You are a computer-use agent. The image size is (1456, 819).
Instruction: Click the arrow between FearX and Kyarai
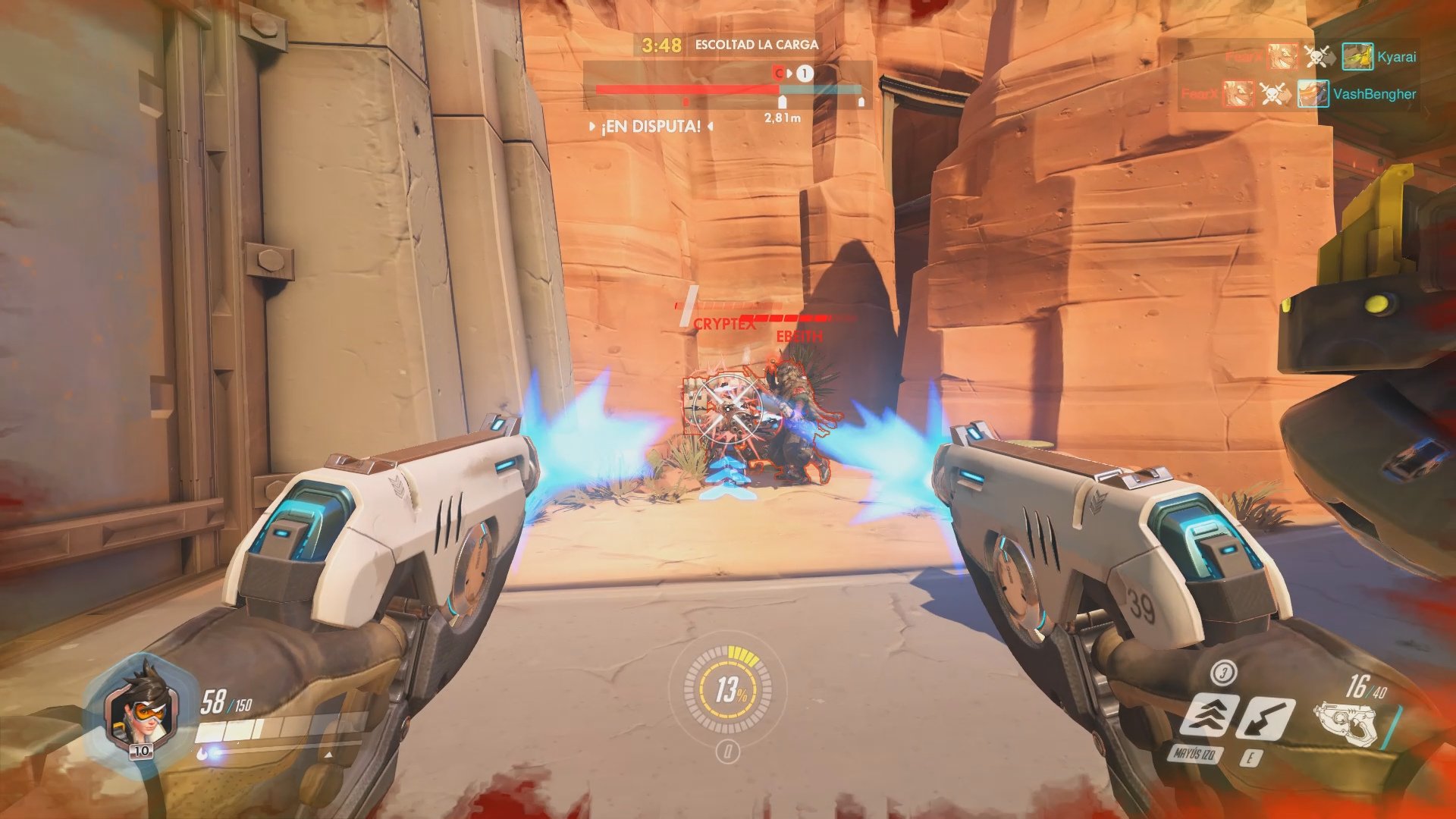(1332, 55)
